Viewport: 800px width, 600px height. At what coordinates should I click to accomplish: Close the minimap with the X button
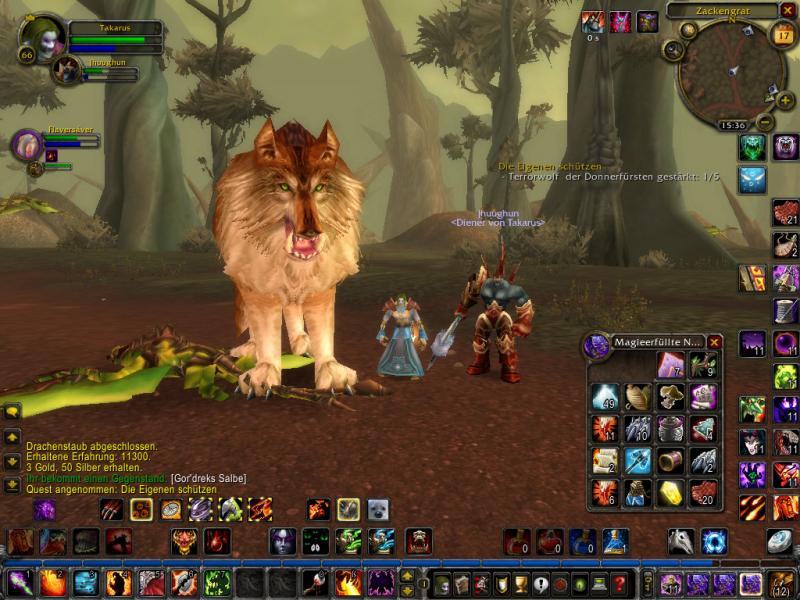[x=787, y=11]
